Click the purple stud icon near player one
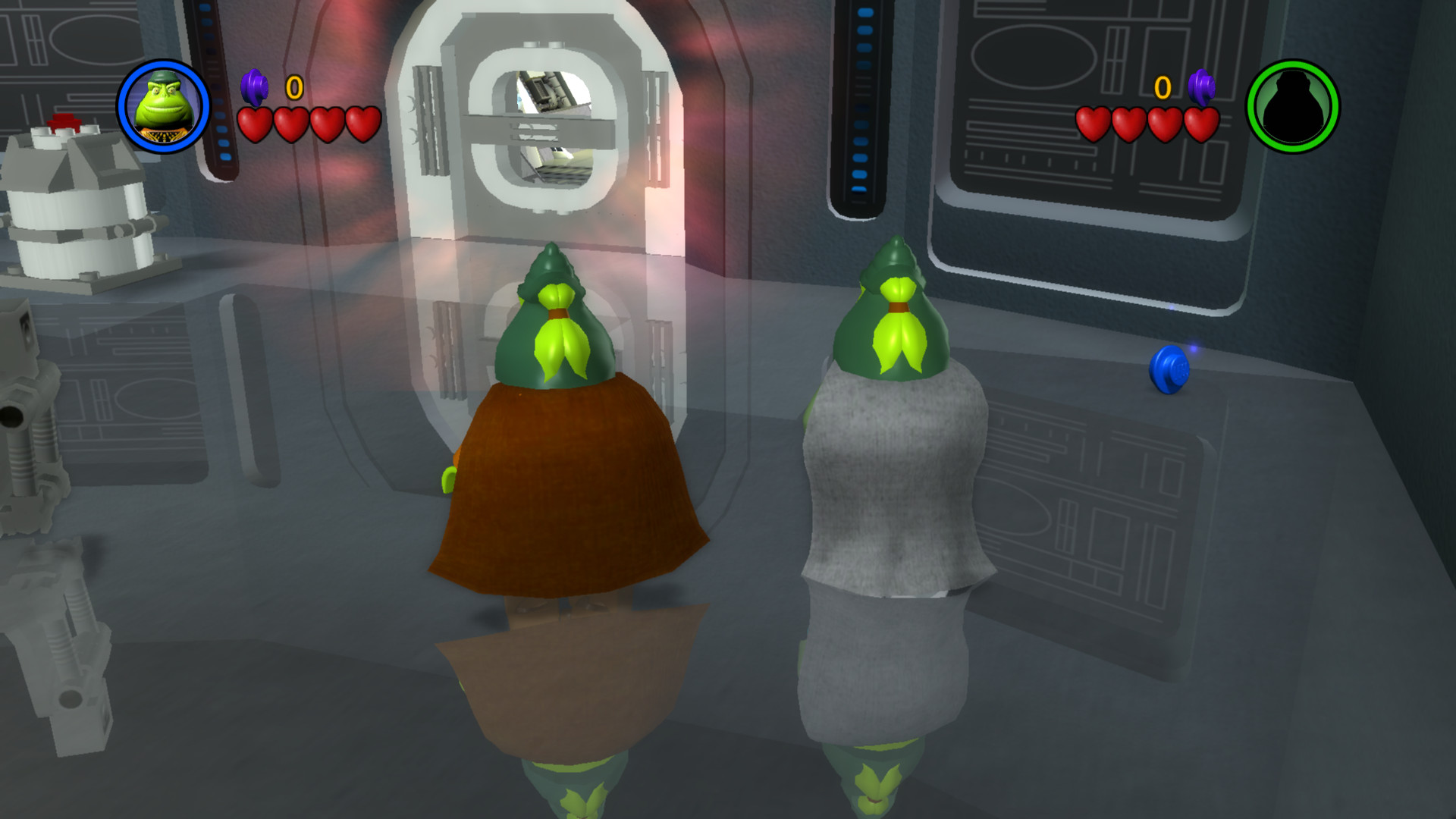 253,86
